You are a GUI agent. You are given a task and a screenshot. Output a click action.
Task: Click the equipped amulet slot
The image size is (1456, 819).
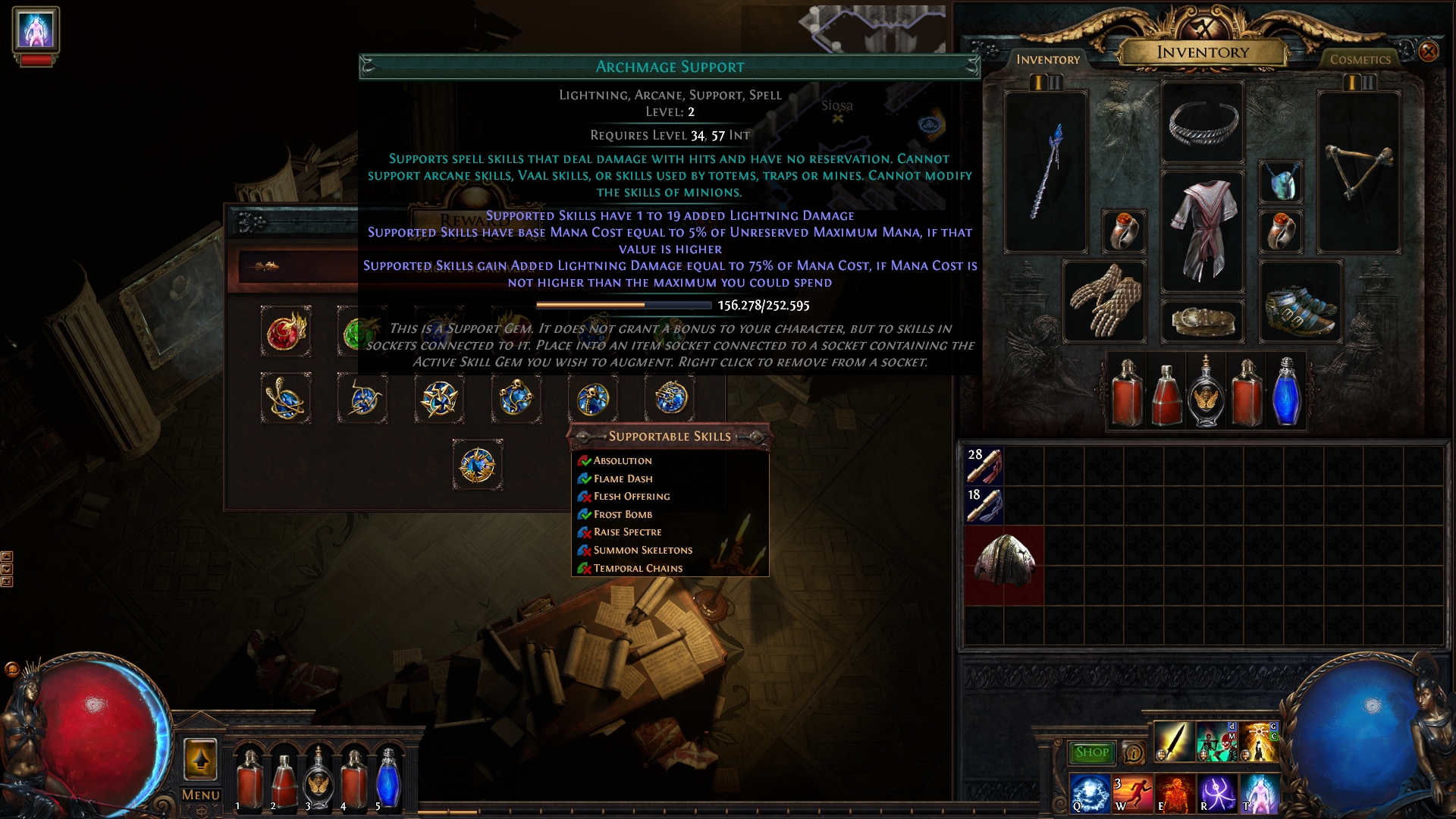click(1281, 182)
